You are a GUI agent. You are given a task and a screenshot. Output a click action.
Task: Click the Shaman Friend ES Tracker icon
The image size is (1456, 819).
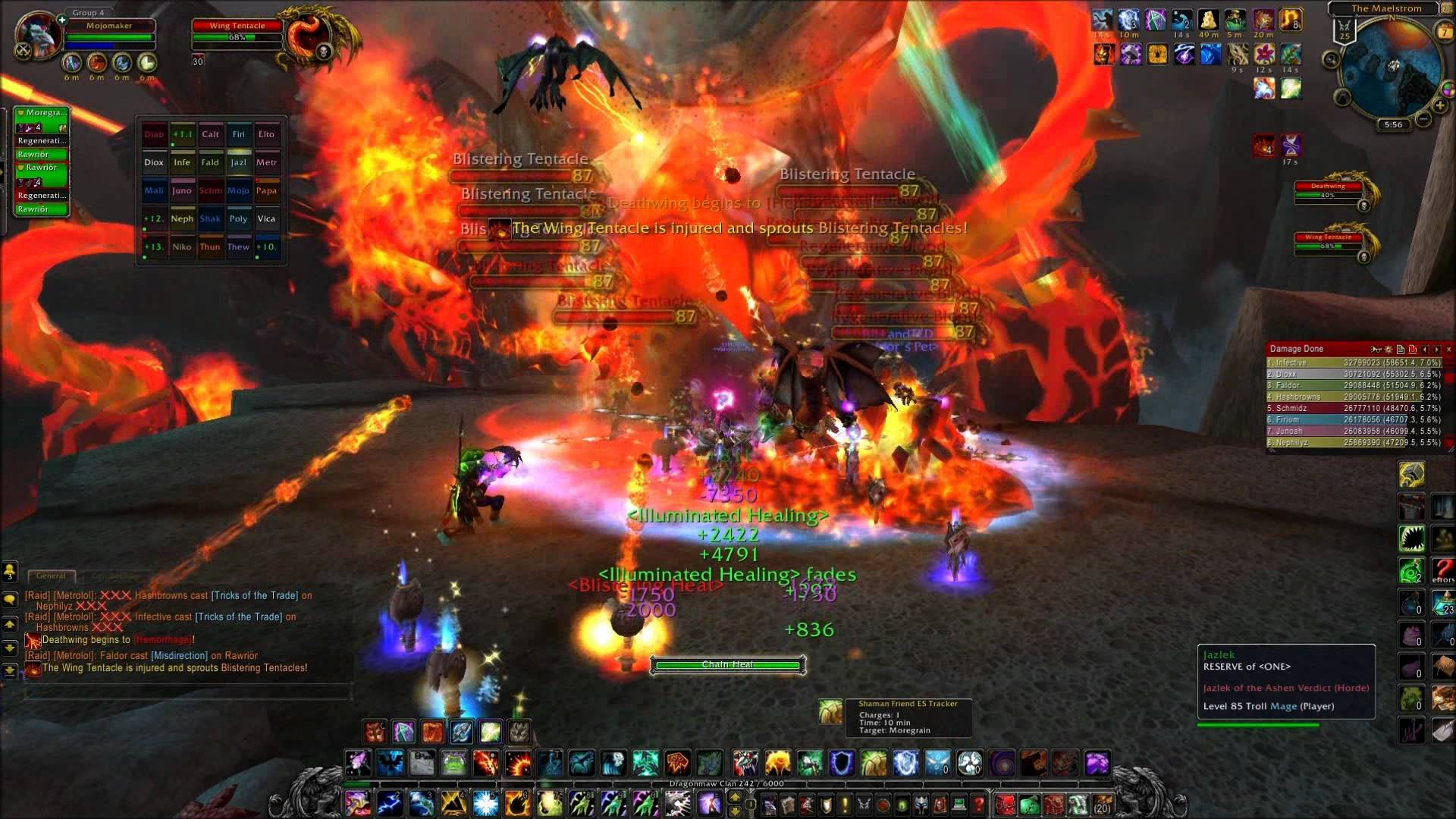pyautogui.click(x=830, y=711)
